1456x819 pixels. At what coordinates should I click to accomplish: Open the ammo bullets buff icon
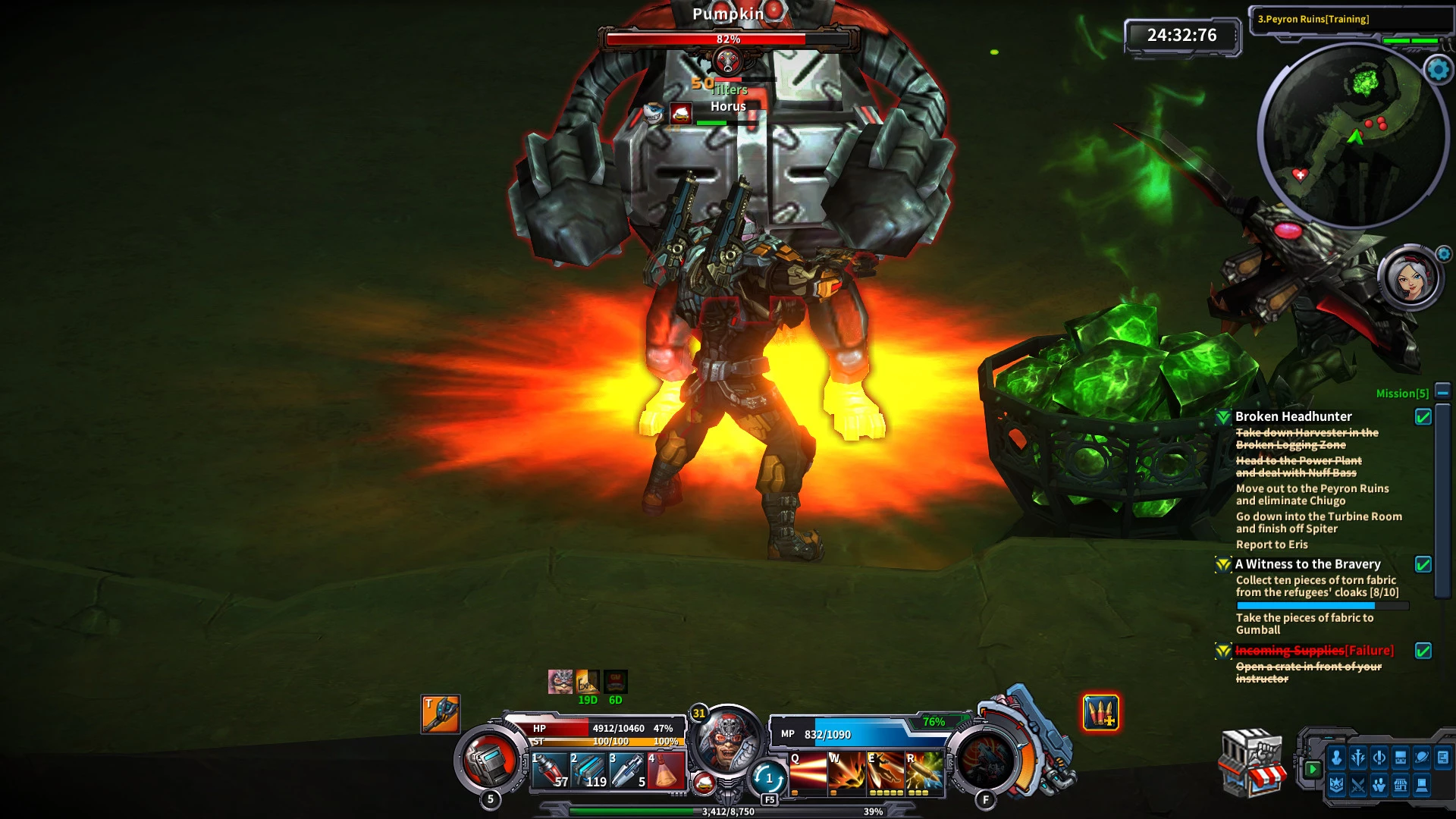(1100, 713)
